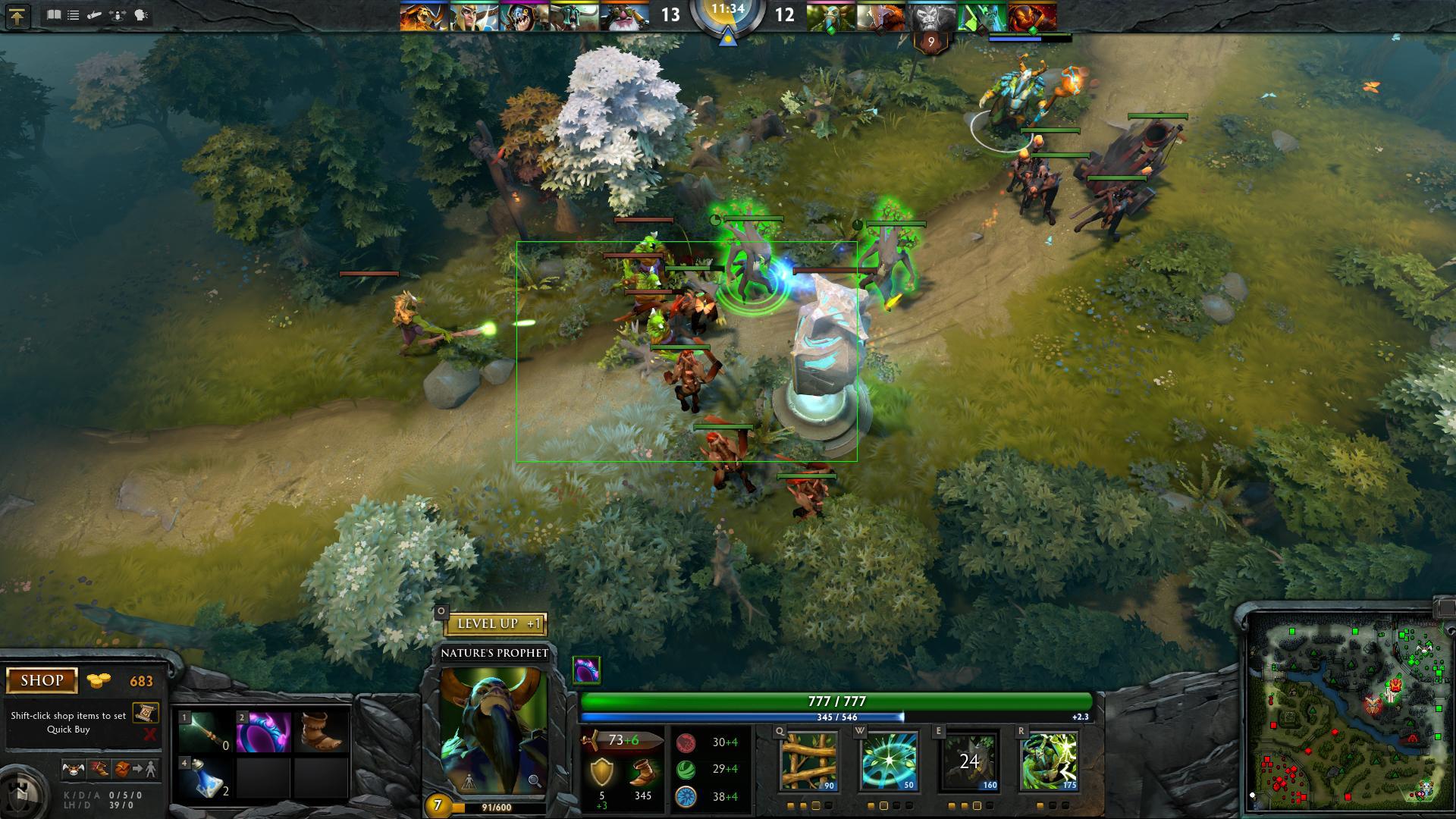This screenshot has width=1456, height=819.
Task: Click the Boots of Speed slot
Action: click(x=321, y=733)
